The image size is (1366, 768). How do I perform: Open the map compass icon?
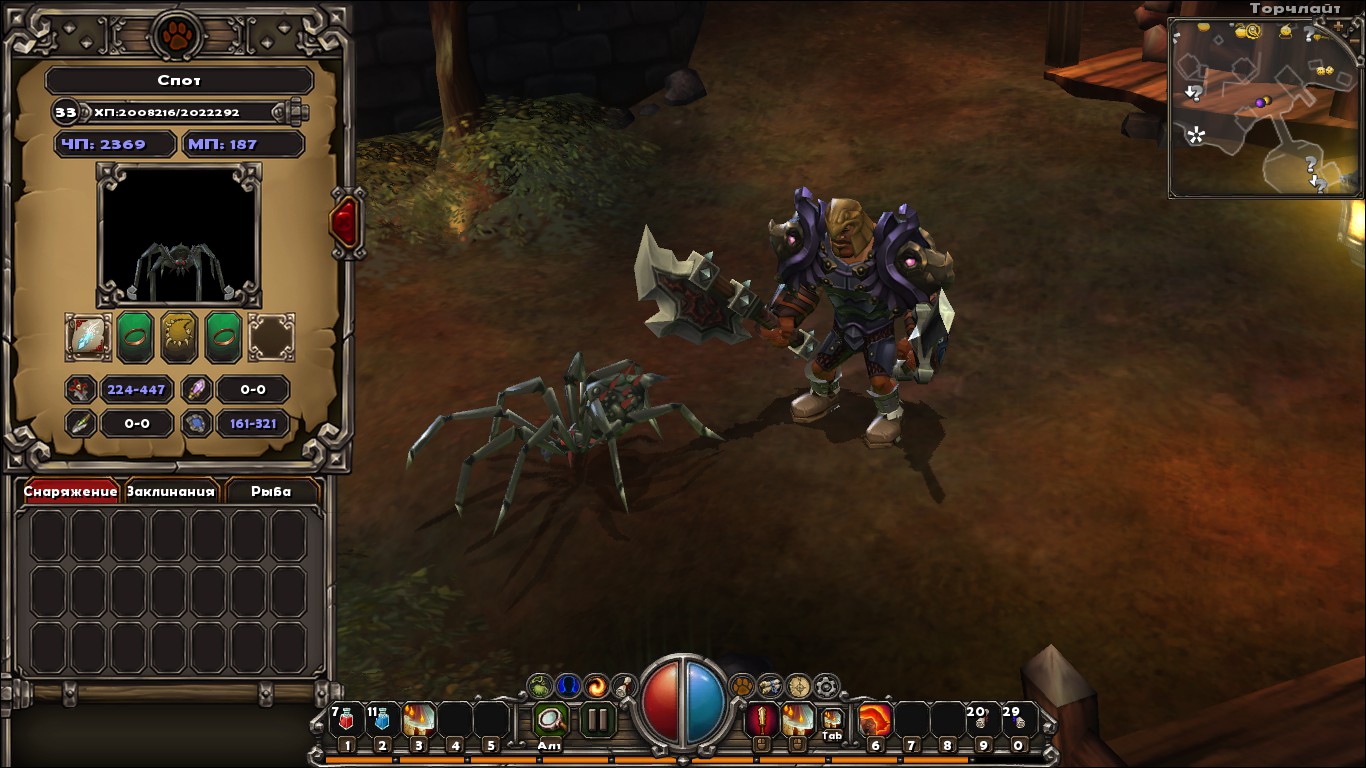(797, 686)
